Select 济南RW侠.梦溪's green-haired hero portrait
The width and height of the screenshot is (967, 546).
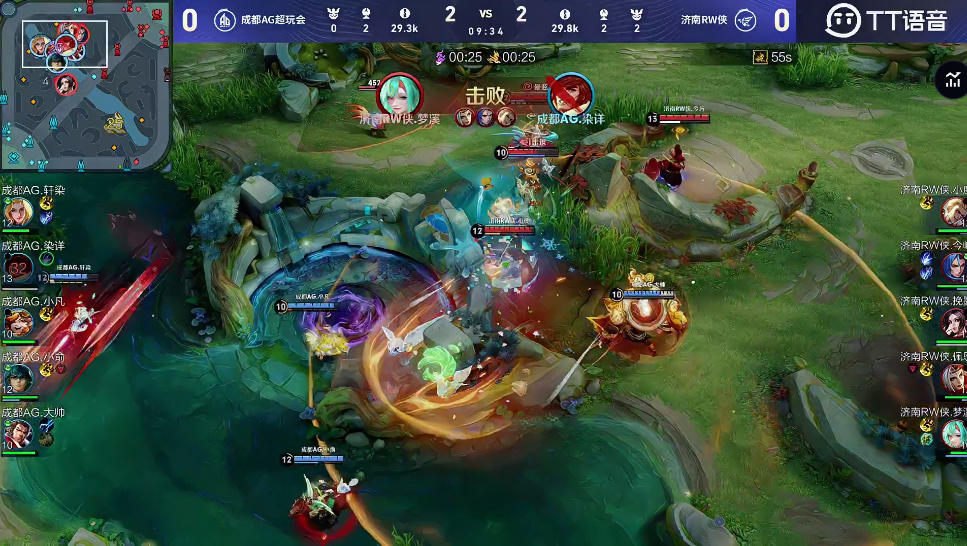[x=953, y=433]
